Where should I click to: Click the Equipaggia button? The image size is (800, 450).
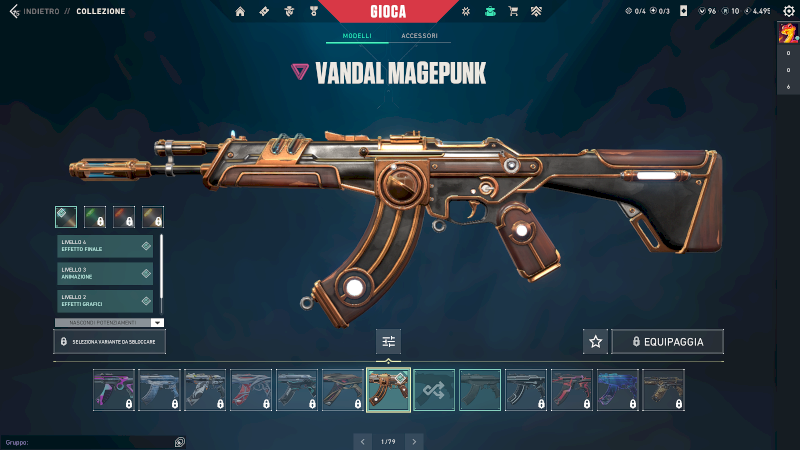coord(667,342)
